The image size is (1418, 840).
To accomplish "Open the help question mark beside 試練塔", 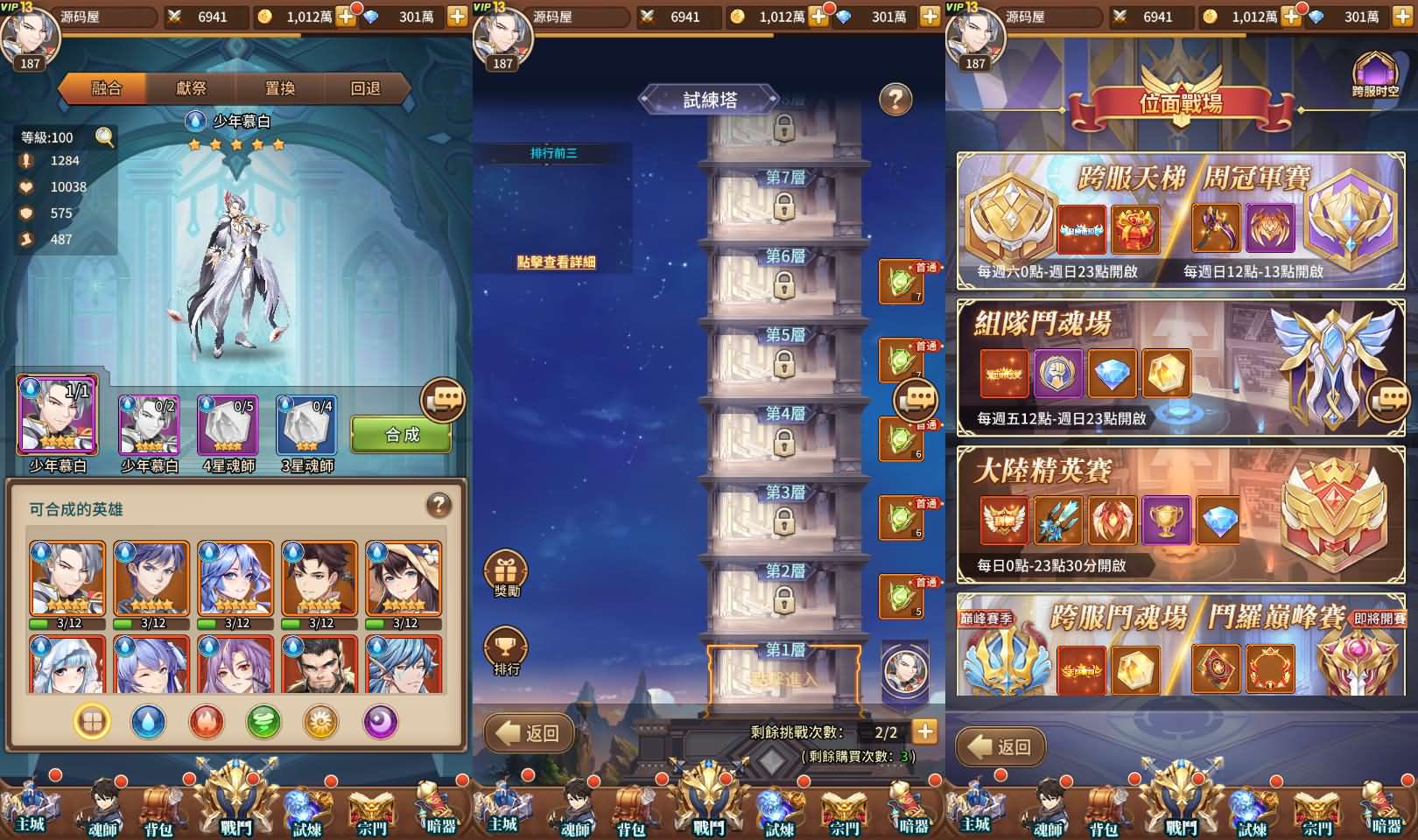I will pyautogui.click(x=895, y=99).
